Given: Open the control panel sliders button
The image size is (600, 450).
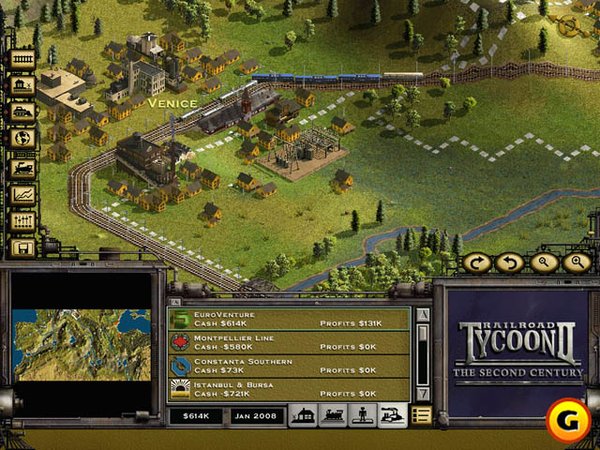Looking at the screenshot, I should pyautogui.click(x=22, y=220).
